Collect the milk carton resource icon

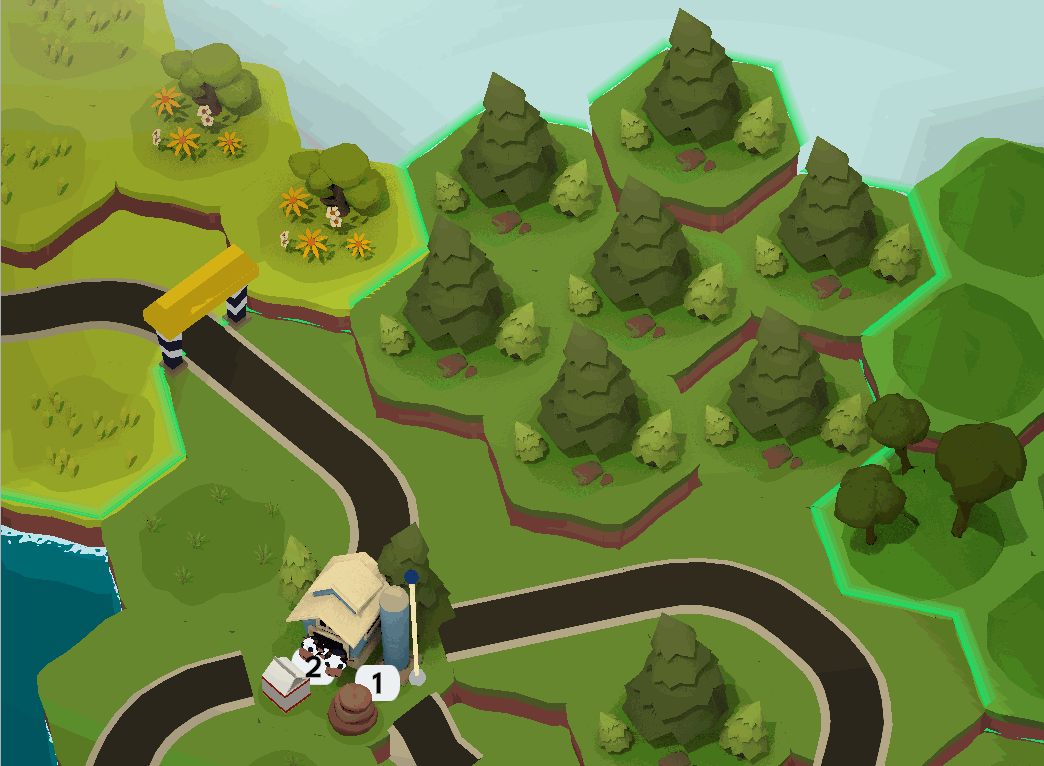285,684
